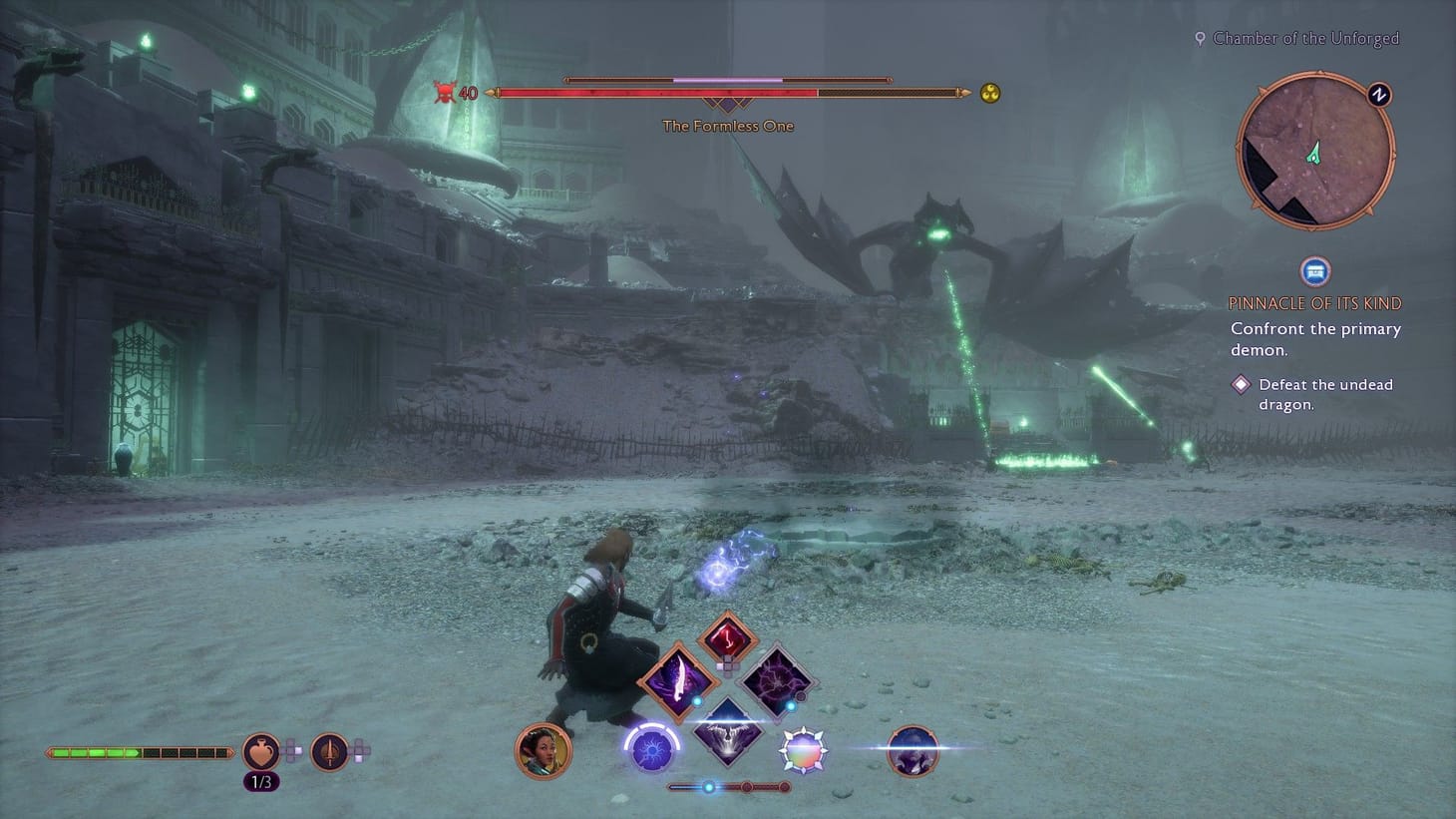Click the gold coin icon beside boss bar

pyautogui.click(x=988, y=93)
